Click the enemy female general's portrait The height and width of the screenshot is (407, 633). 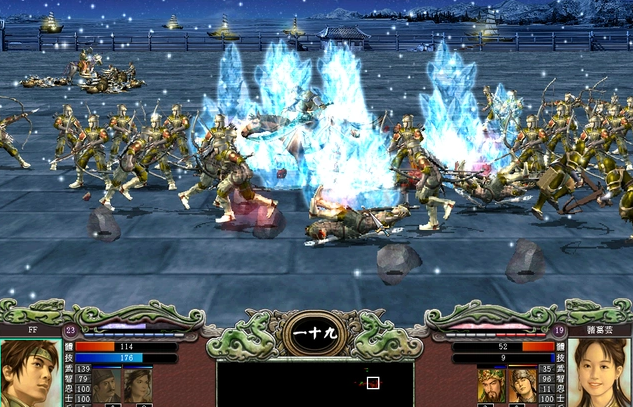(600, 374)
